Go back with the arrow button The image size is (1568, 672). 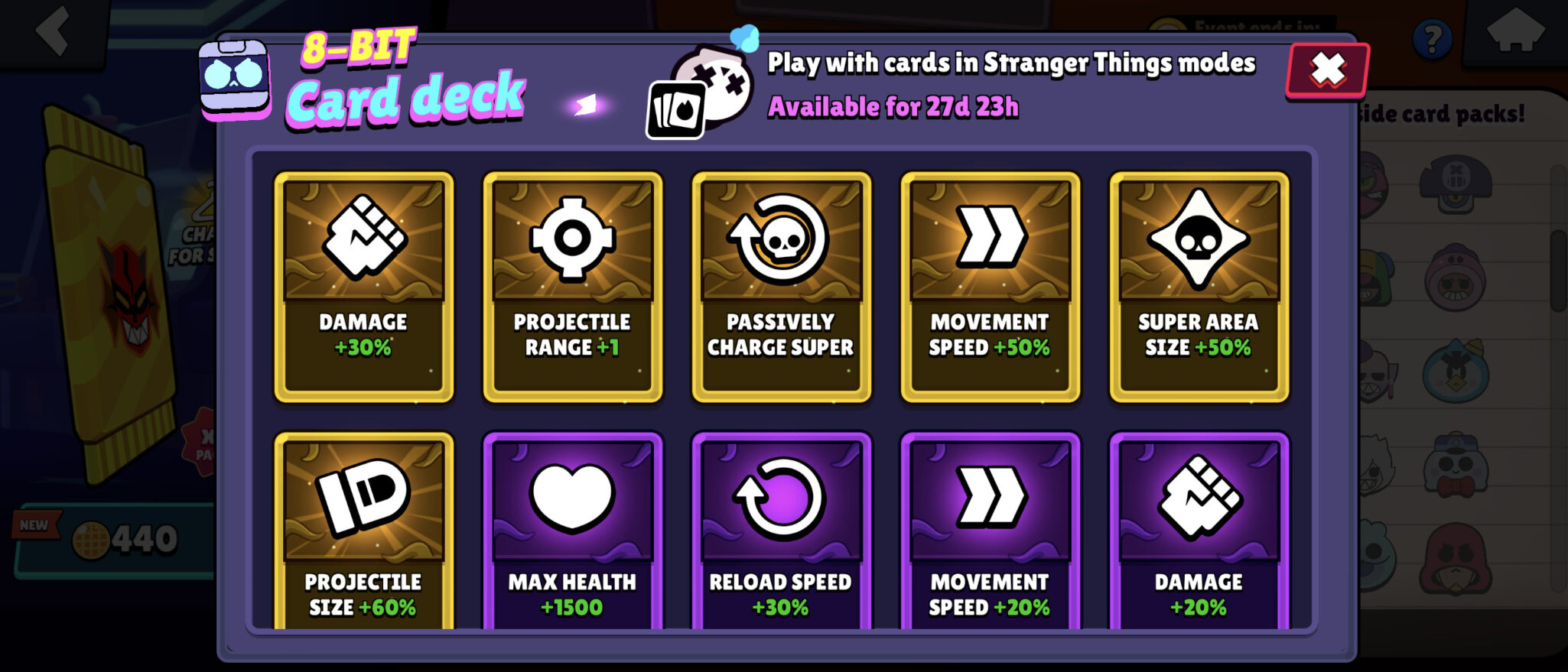(54, 31)
